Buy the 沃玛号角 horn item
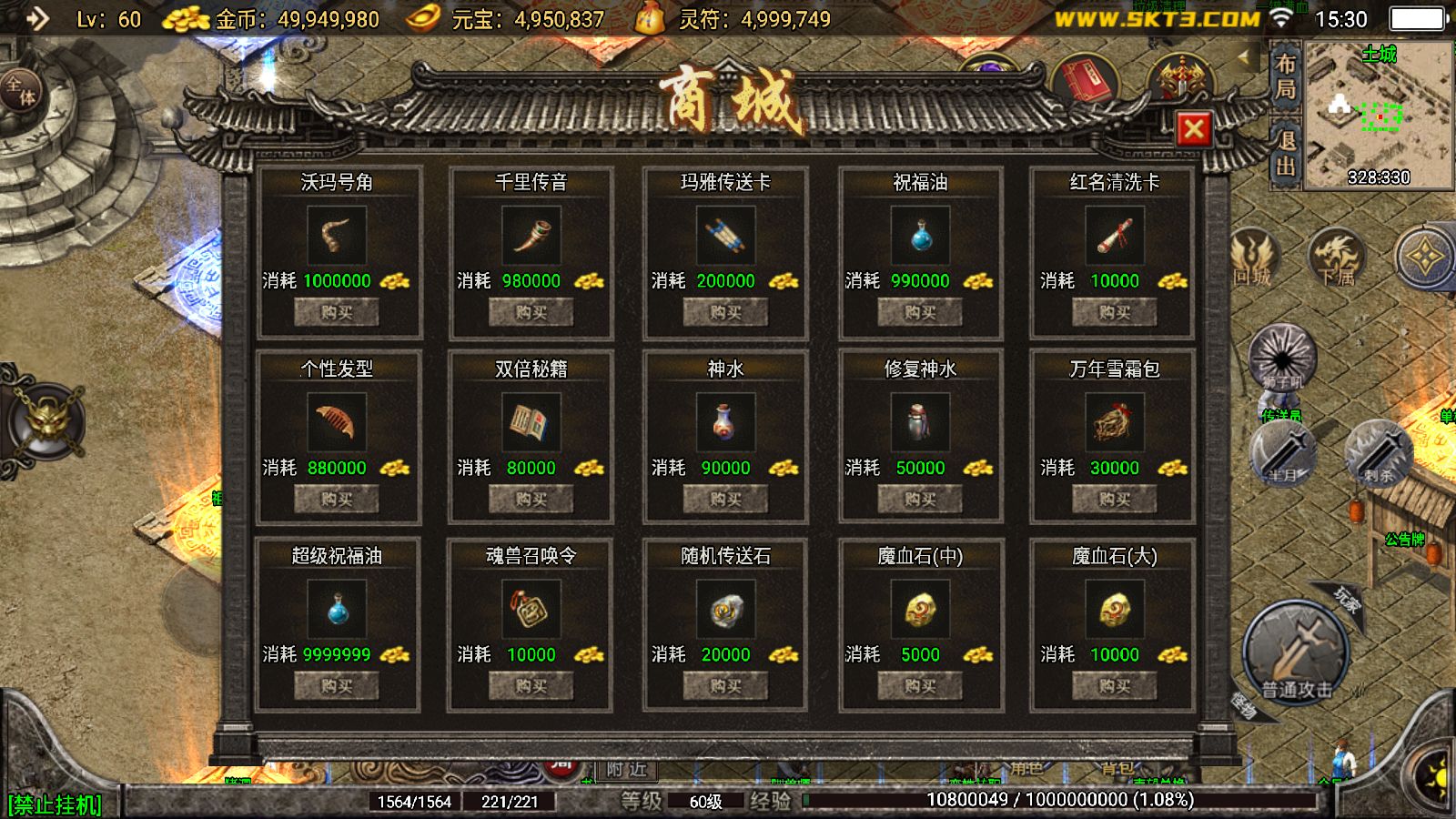 click(336, 312)
